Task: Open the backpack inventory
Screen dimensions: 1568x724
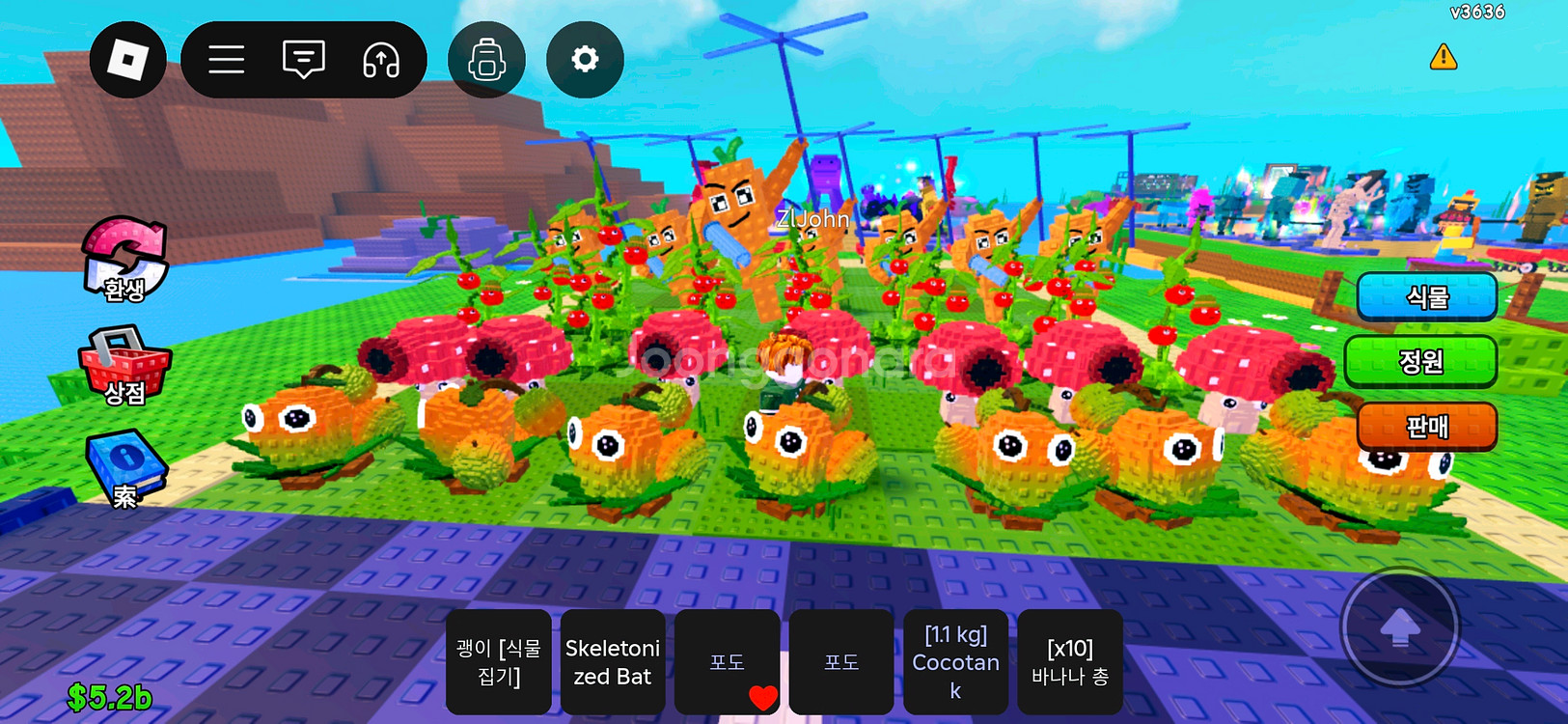Action: tap(487, 60)
